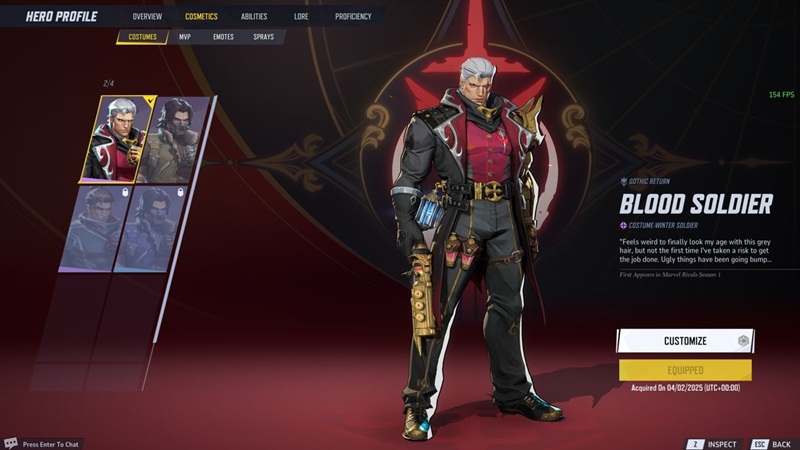Open the Emotes sub-tab
The width and height of the screenshot is (800, 450).
(223, 37)
